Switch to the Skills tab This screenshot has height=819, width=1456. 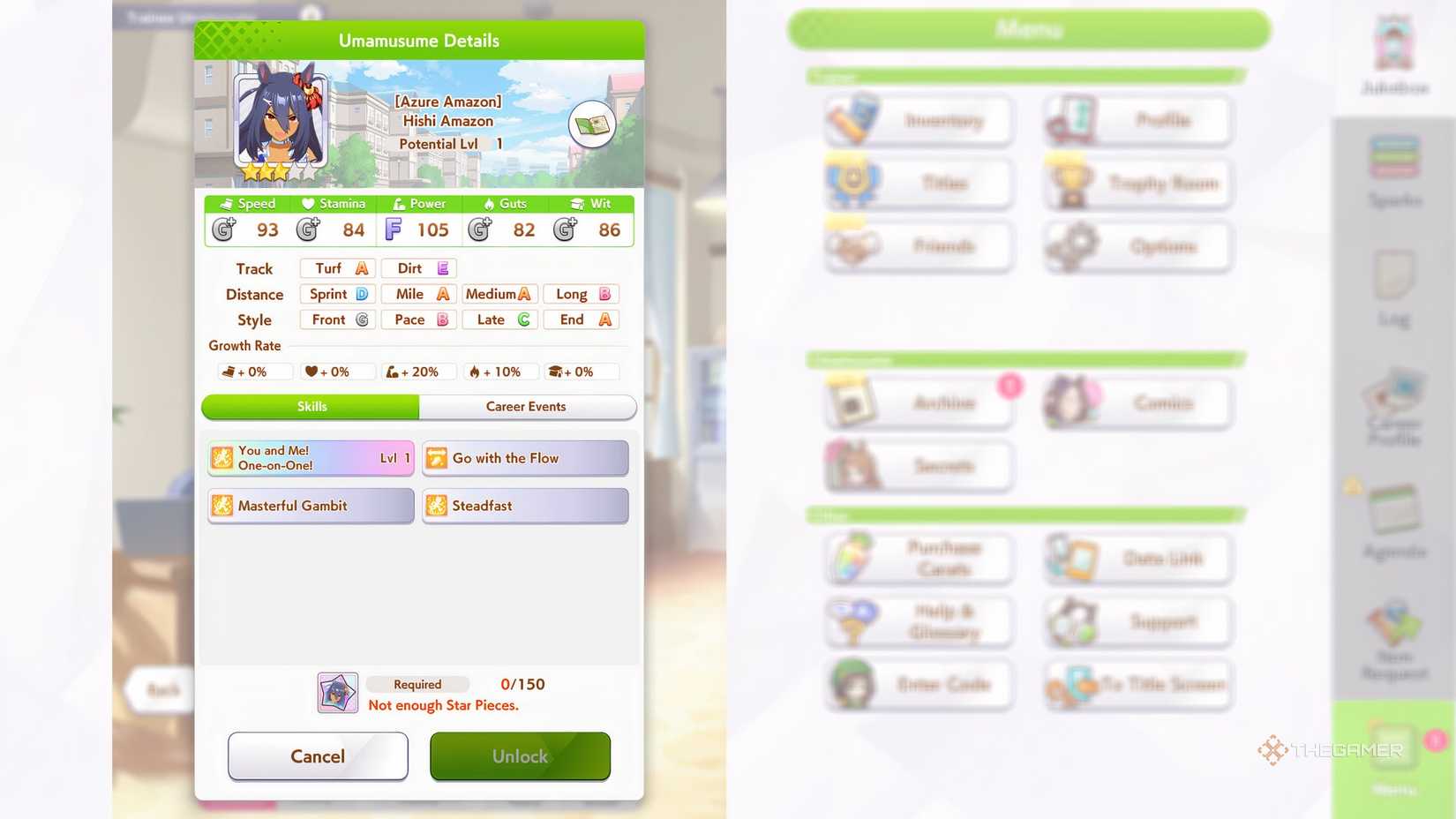pos(311,407)
